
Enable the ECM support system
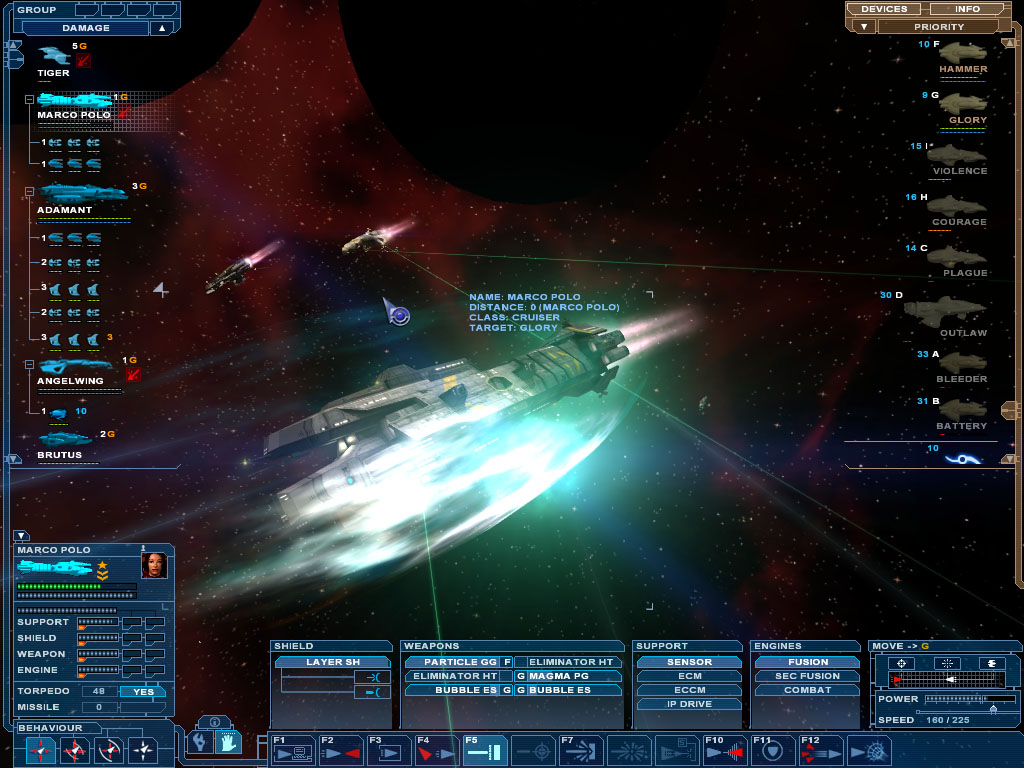pyautogui.click(x=689, y=676)
